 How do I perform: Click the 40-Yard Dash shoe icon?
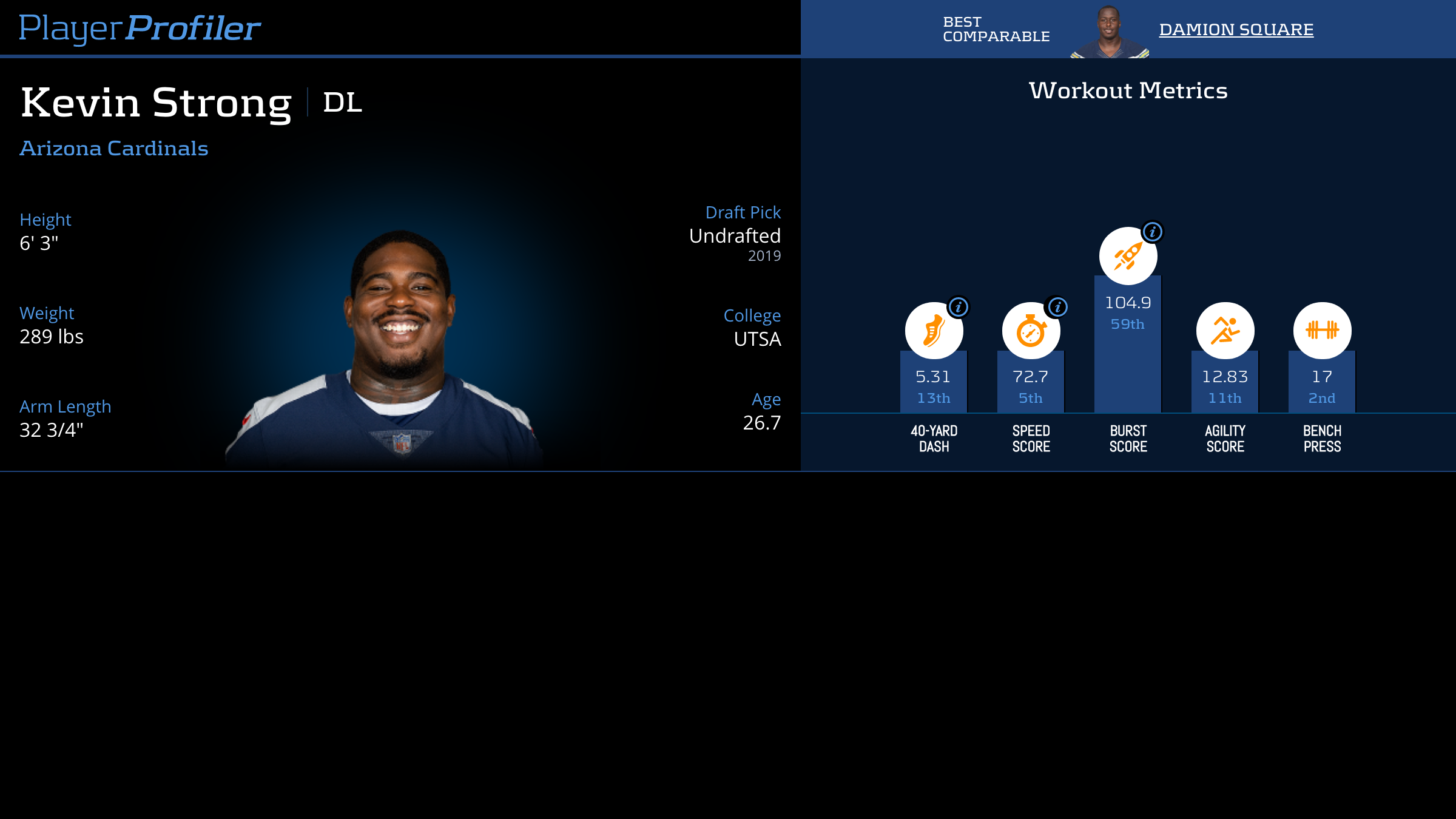933,331
